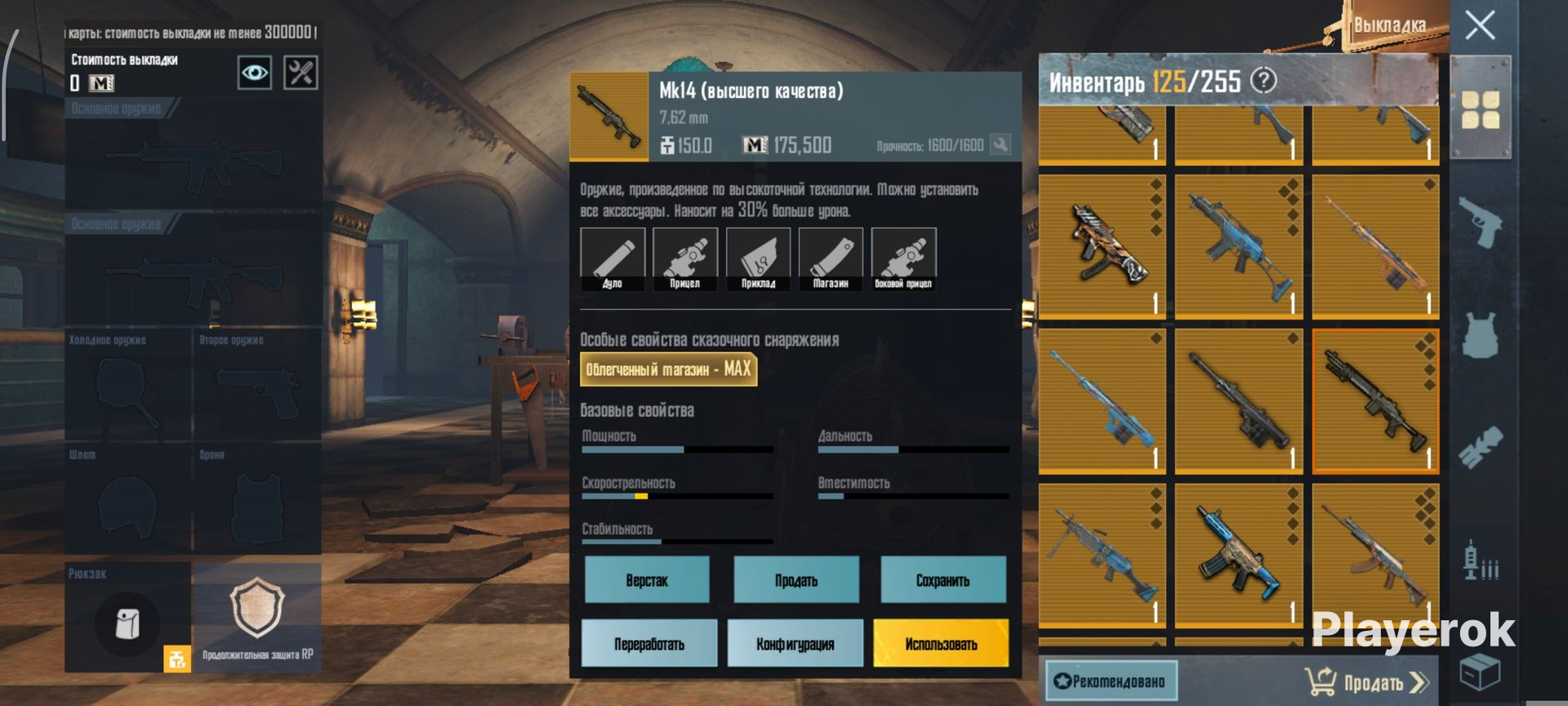The width and height of the screenshot is (1568, 706).
Task: Open the Конфигурация menu
Action: pos(795,644)
